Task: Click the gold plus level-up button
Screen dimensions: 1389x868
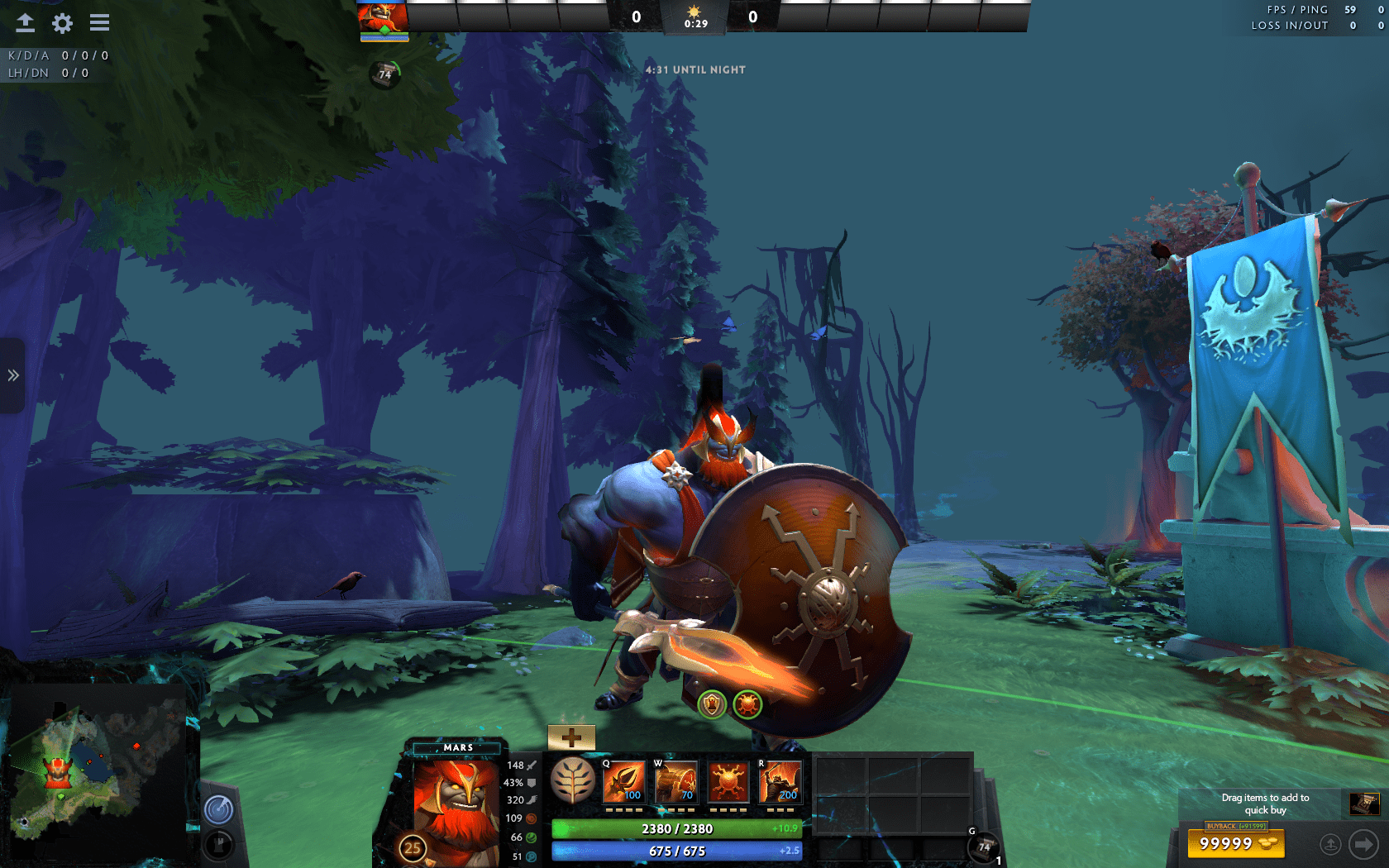Action: pos(571,737)
